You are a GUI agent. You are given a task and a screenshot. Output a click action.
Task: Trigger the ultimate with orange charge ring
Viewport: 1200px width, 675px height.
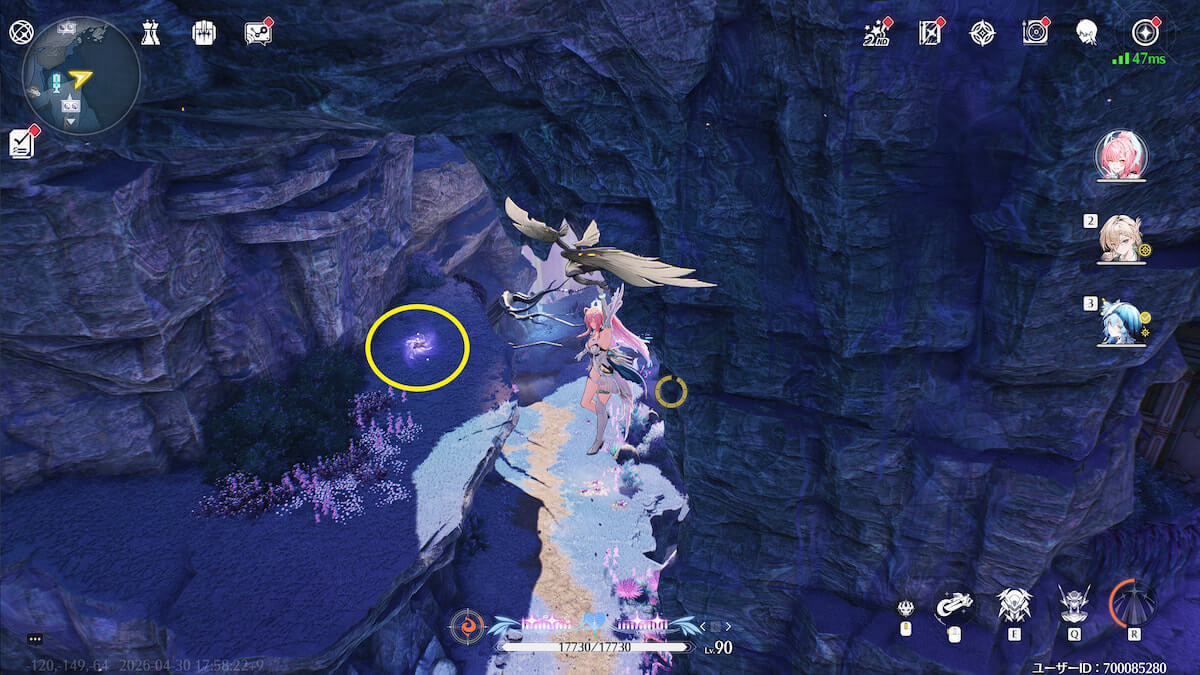(1134, 603)
